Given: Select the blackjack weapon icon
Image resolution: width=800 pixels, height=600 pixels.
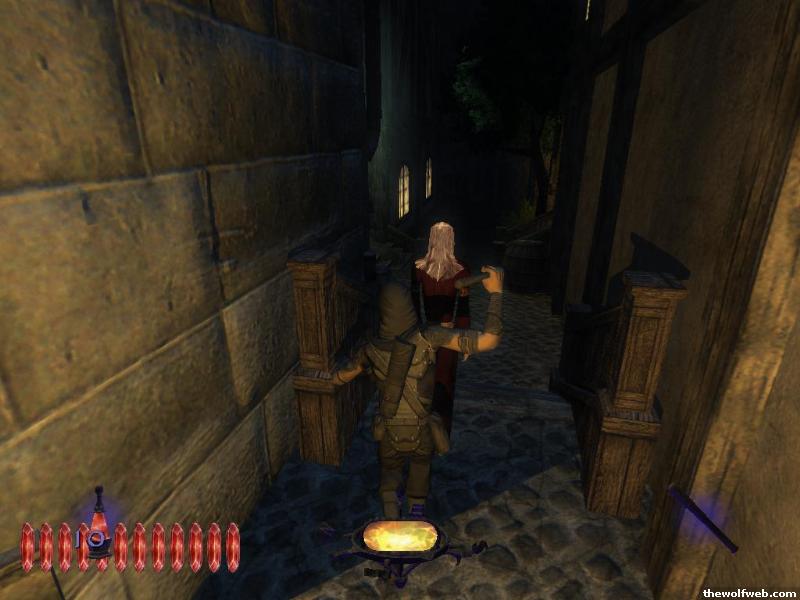Looking at the screenshot, I should (702, 518).
